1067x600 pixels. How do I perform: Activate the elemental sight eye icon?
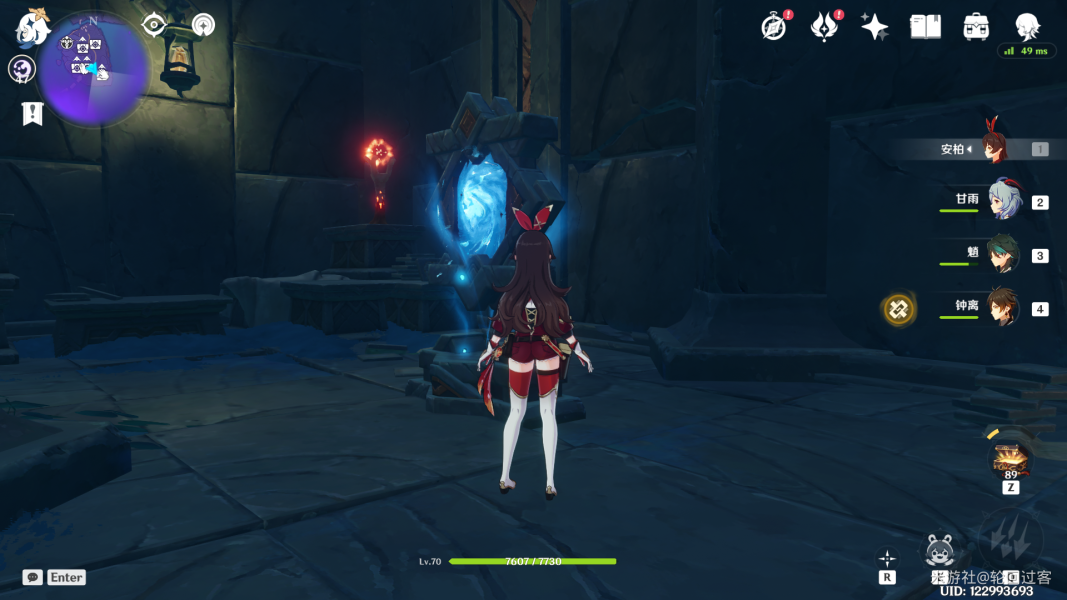(154, 25)
